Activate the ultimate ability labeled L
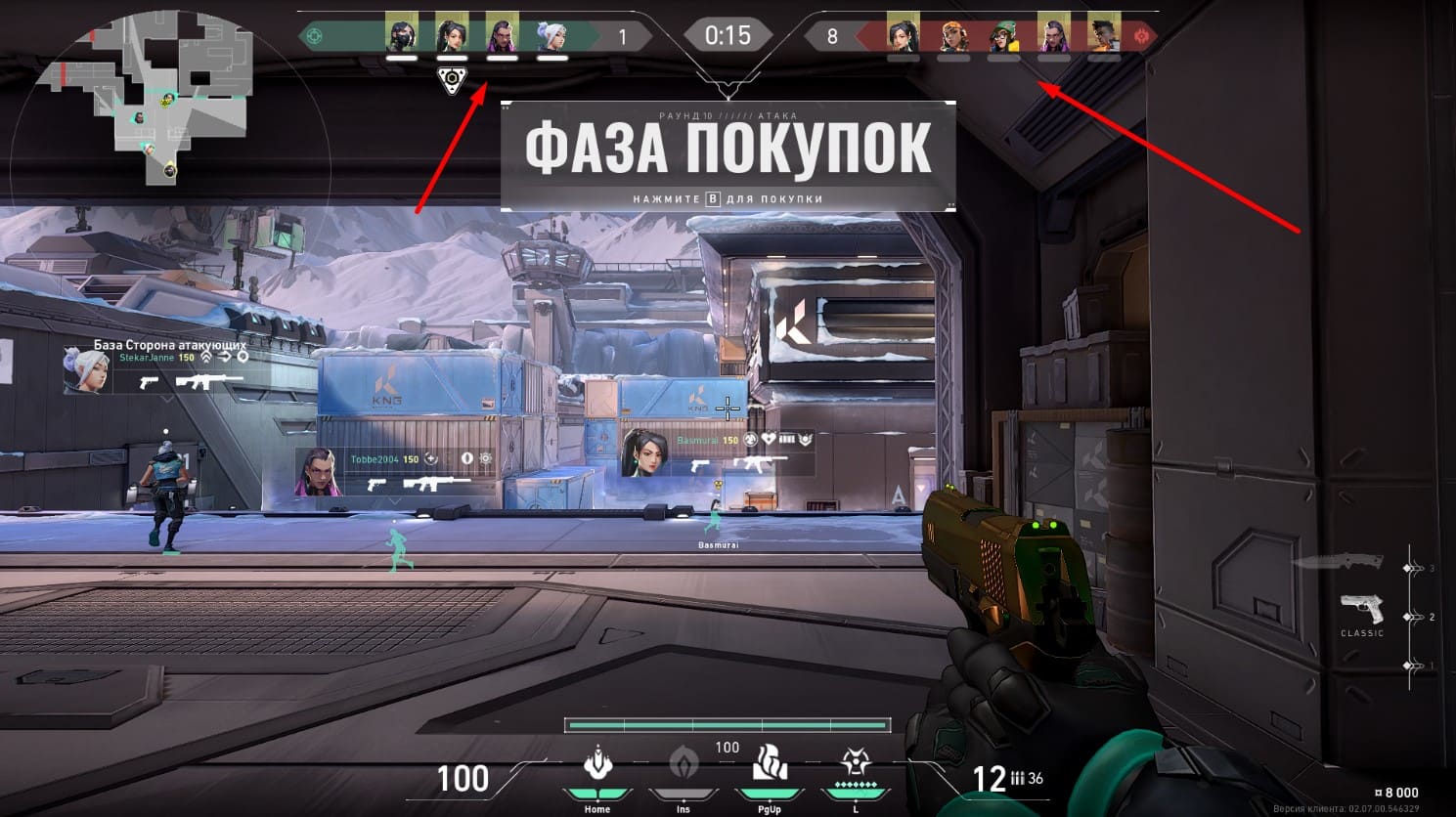The image size is (1456, 817). point(856,764)
